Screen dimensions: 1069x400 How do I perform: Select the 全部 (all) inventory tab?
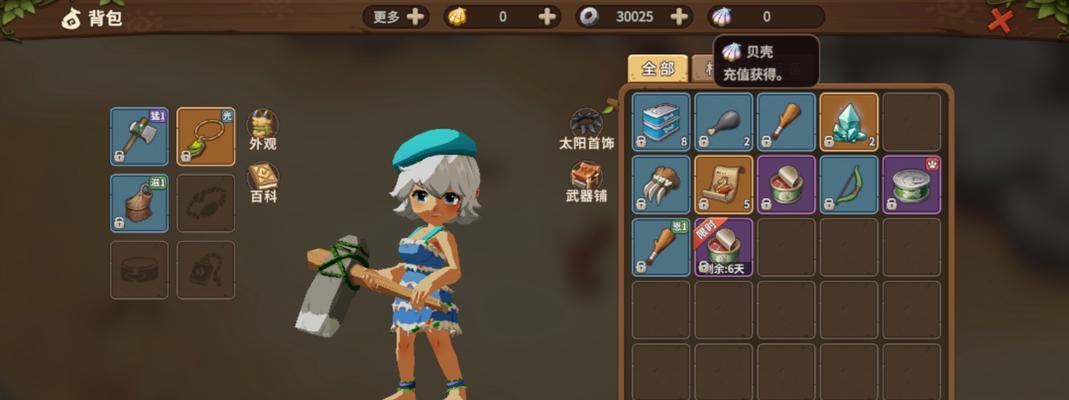coord(657,69)
